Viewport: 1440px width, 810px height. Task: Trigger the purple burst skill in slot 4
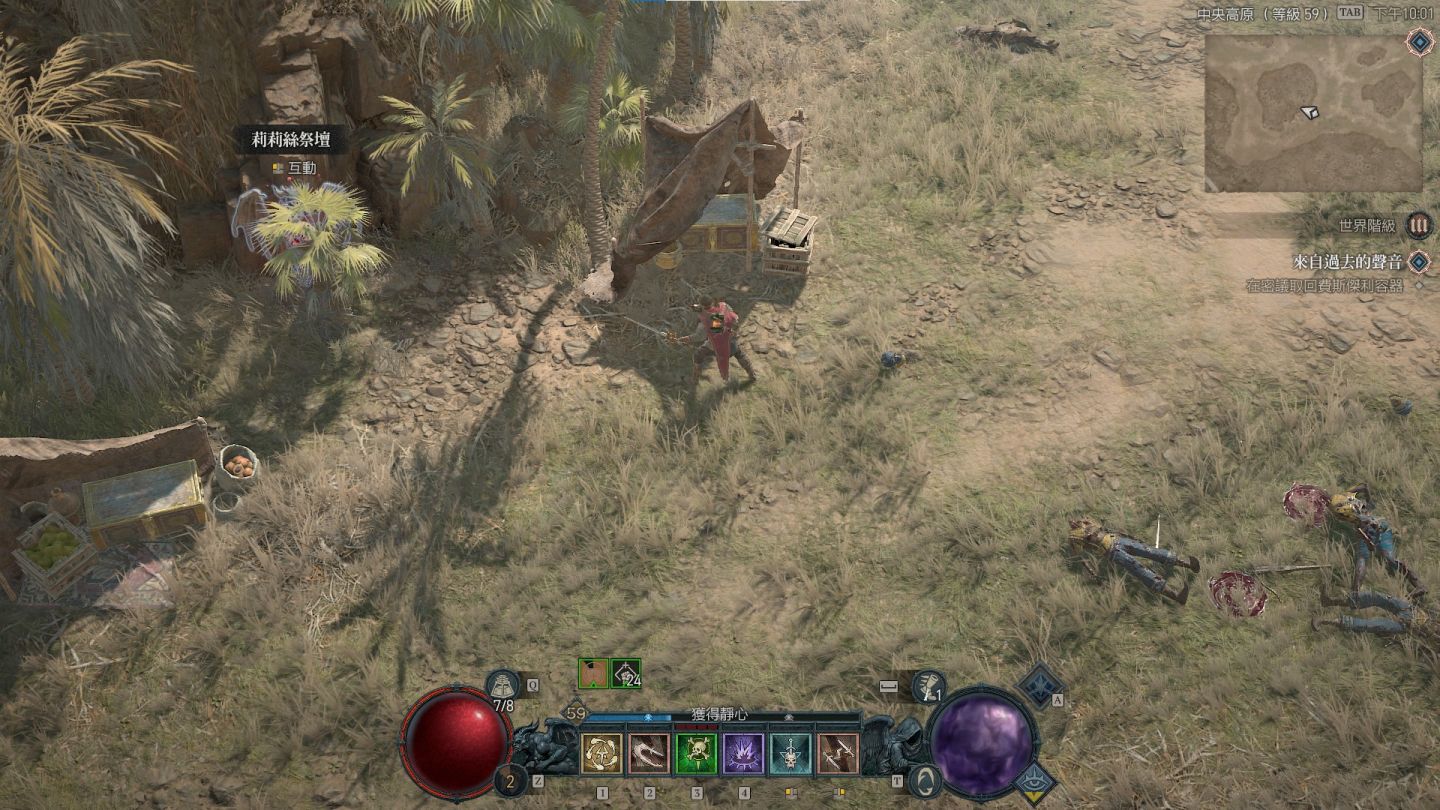point(743,753)
